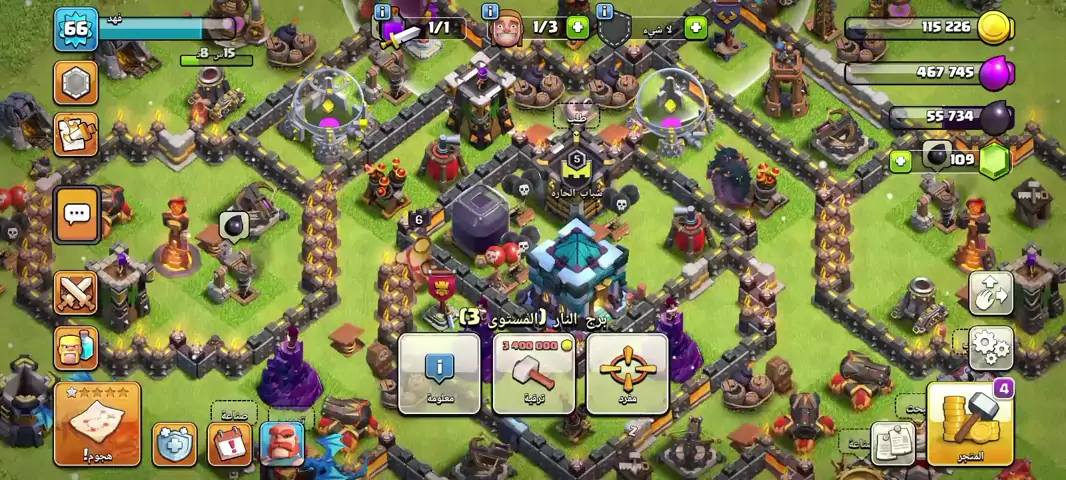Add a builder with the green plus
Image resolution: width=1066 pixels, height=480 pixels.
(577, 28)
